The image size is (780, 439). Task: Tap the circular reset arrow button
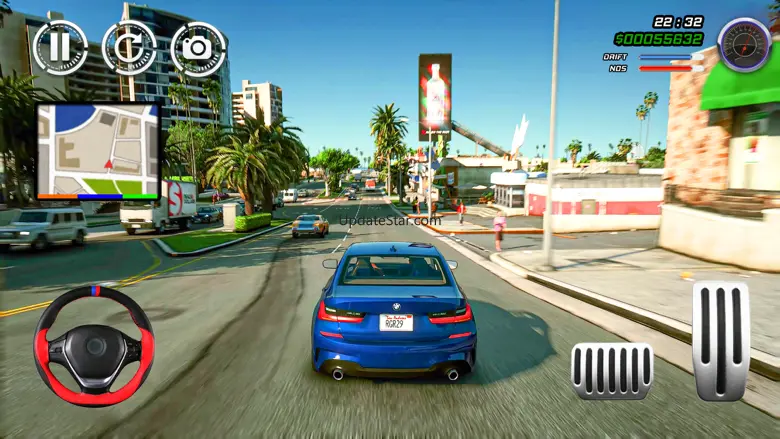[129, 47]
